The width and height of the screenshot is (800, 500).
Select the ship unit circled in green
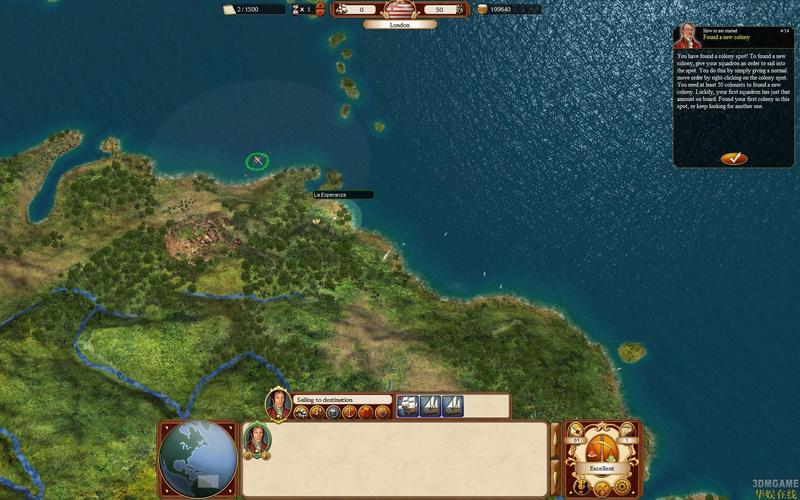[x=258, y=160]
